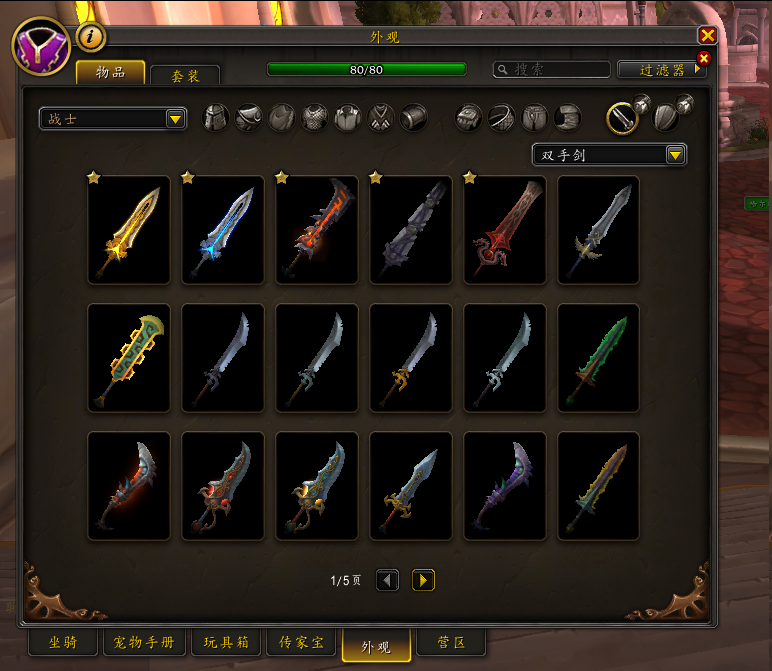This screenshot has height=671, width=772.
Task: Select the 物品 items tab
Action: (111, 73)
